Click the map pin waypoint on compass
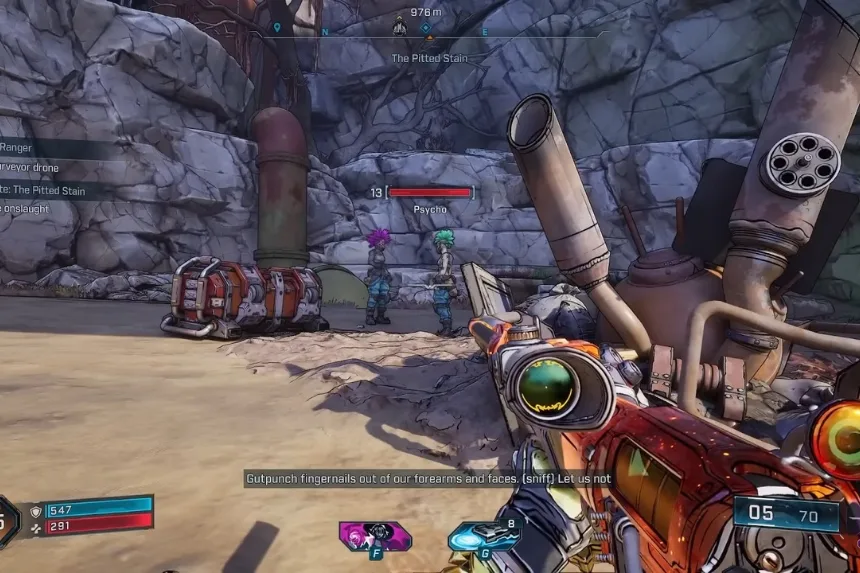This screenshot has height=573, width=860. tap(277, 28)
